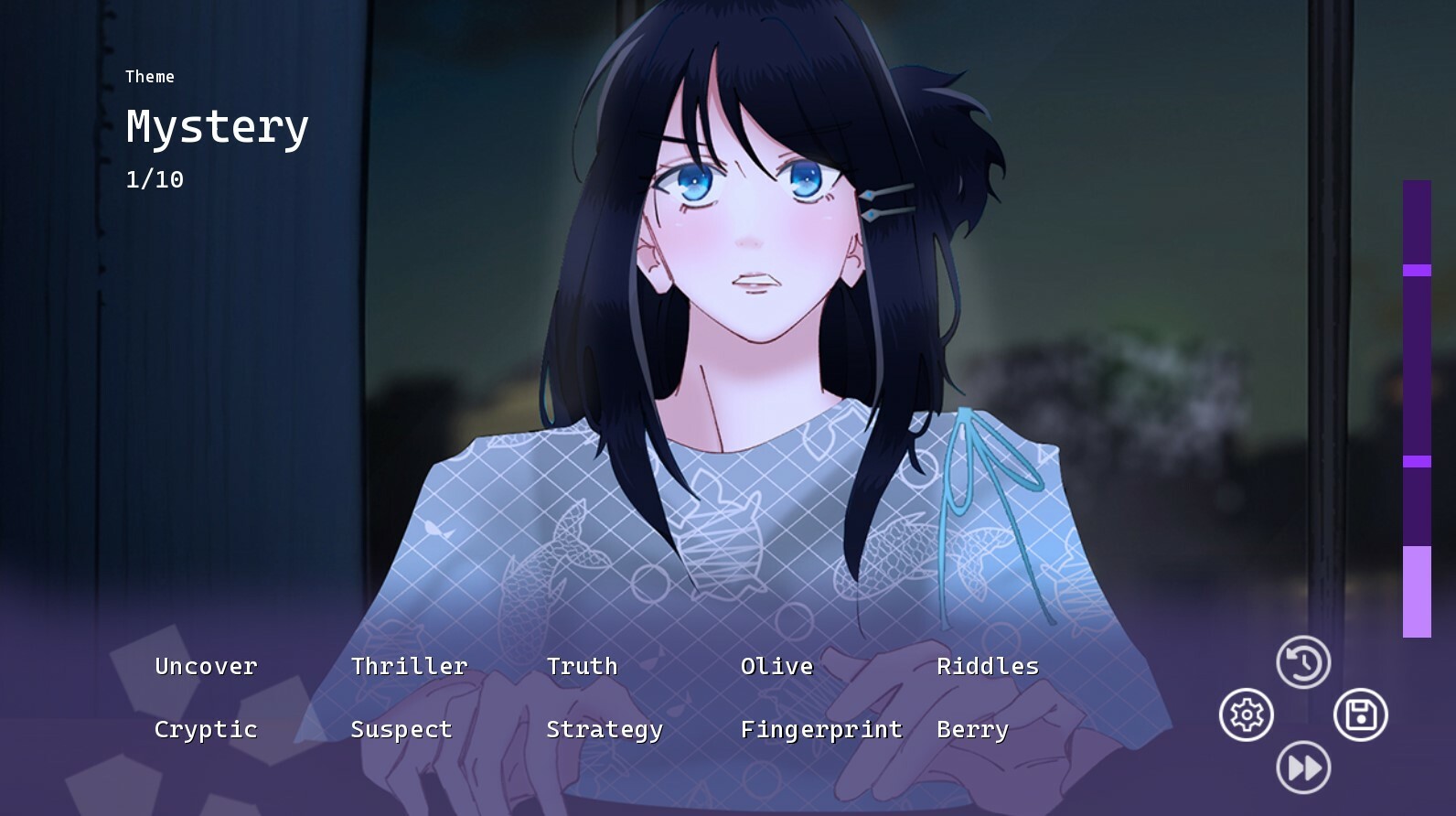Choose Truth from the word list

click(x=582, y=666)
